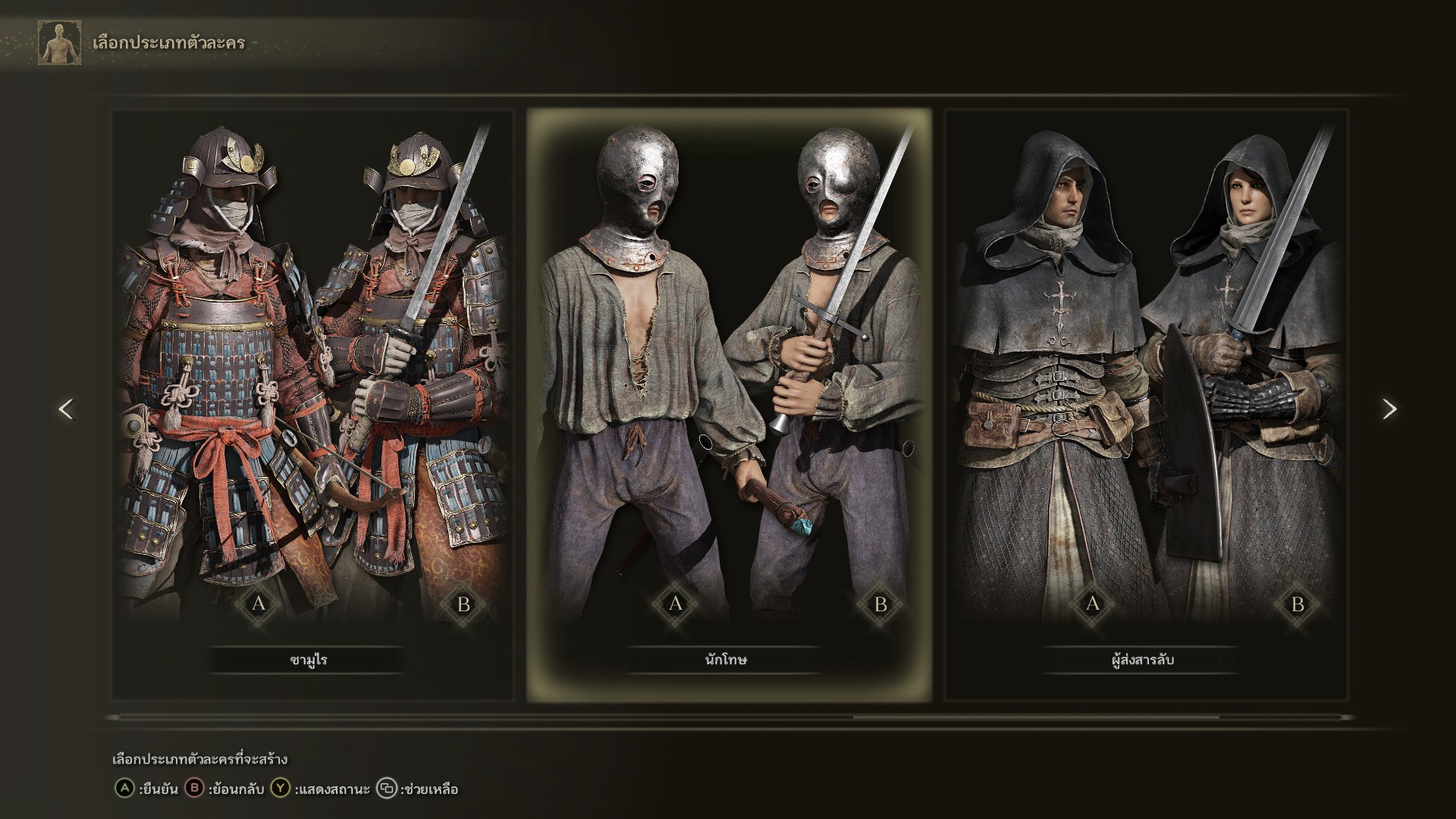The height and width of the screenshot is (819, 1456).
Task: Select body type B on the Prisoner card
Action: click(x=880, y=604)
